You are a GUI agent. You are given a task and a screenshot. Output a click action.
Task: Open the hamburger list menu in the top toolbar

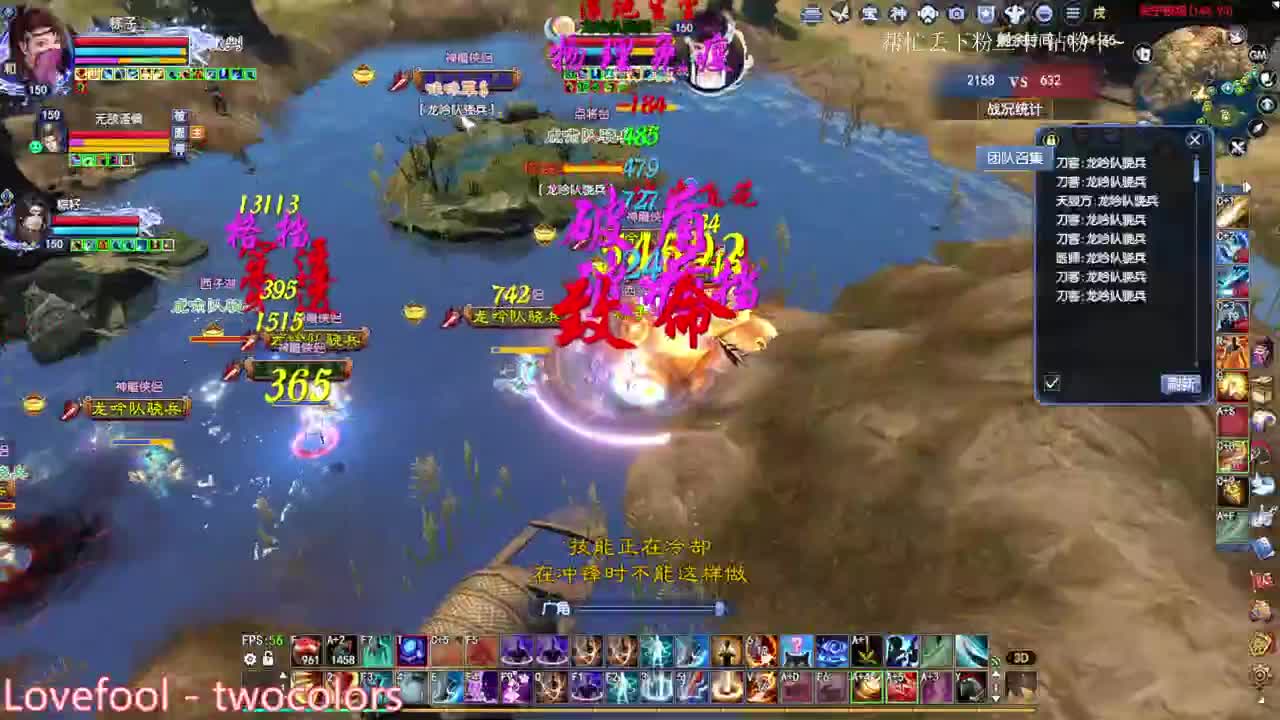[1072, 15]
